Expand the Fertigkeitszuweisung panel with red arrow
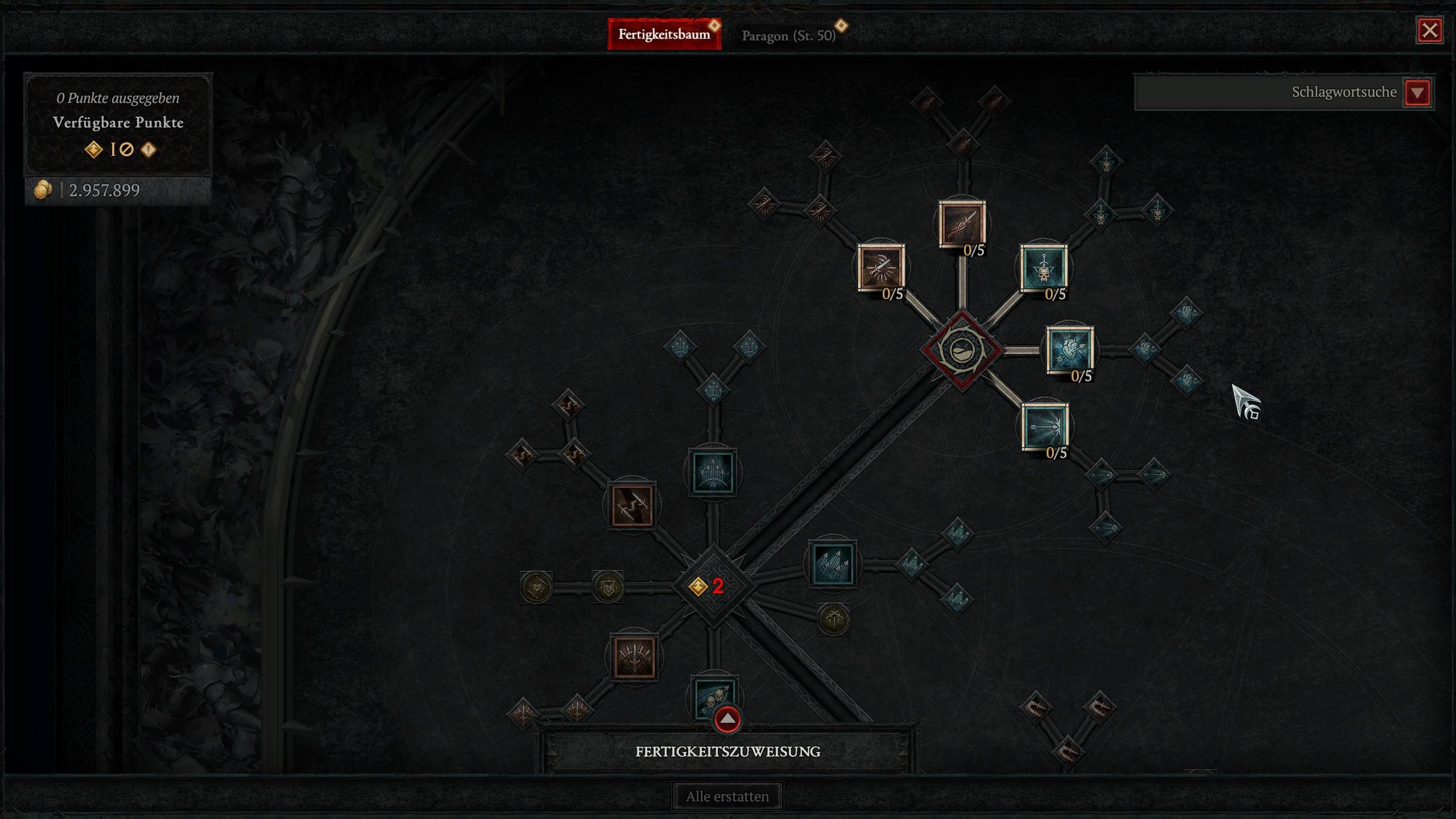Screen dimensions: 1456x819 [x=727, y=719]
